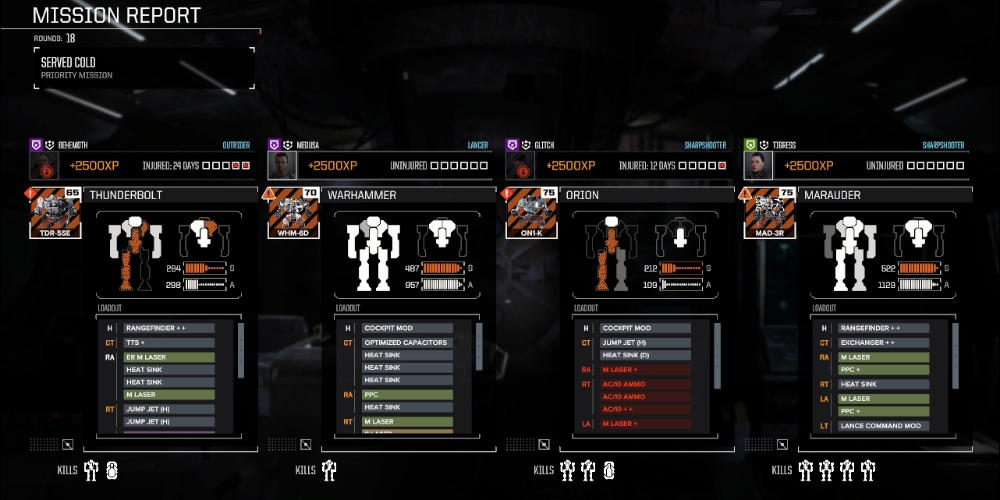Select the TTS + component row
The width and height of the screenshot is (1000, 500).
[169, 342]
